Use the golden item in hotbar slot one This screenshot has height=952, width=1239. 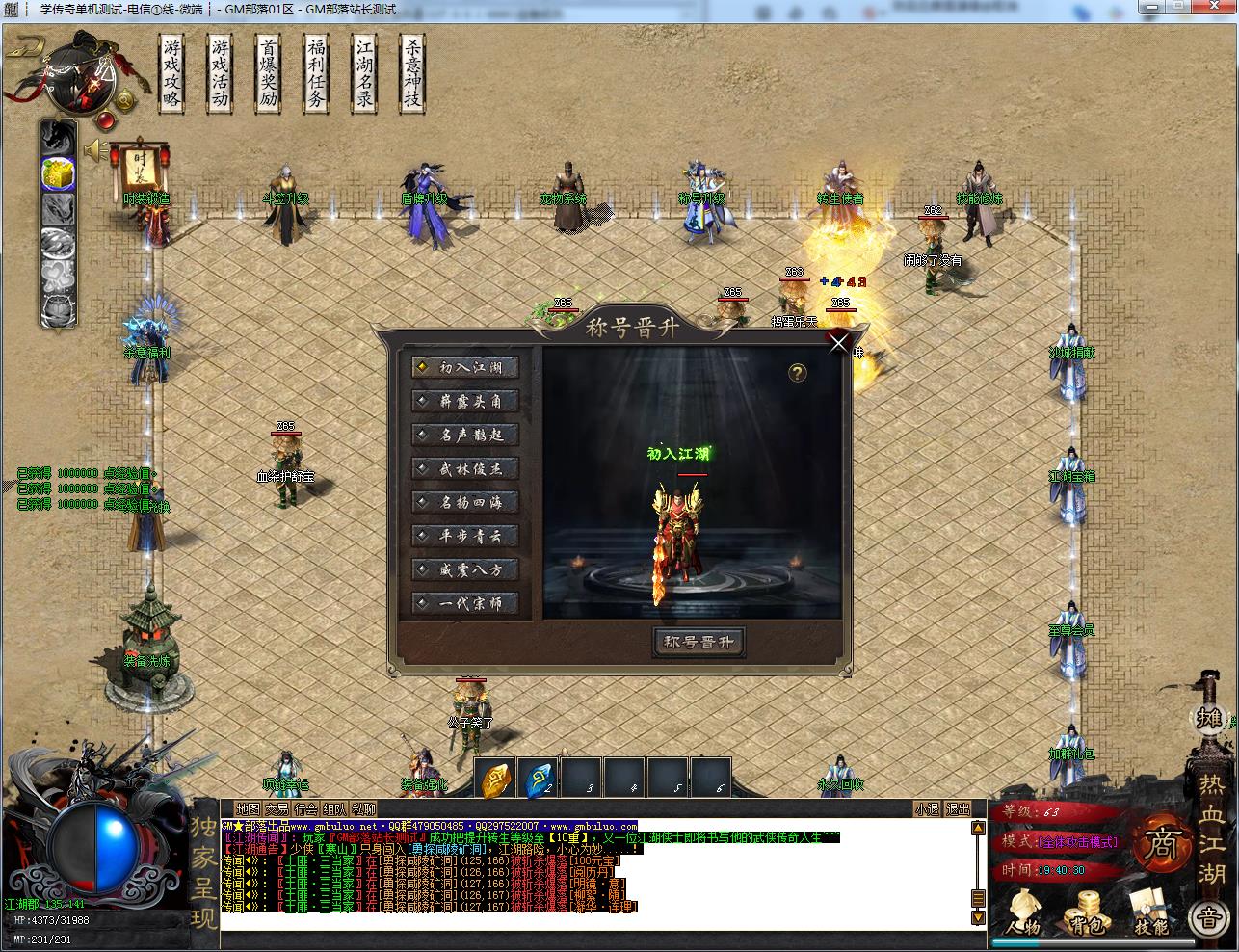tap(495, 779)
